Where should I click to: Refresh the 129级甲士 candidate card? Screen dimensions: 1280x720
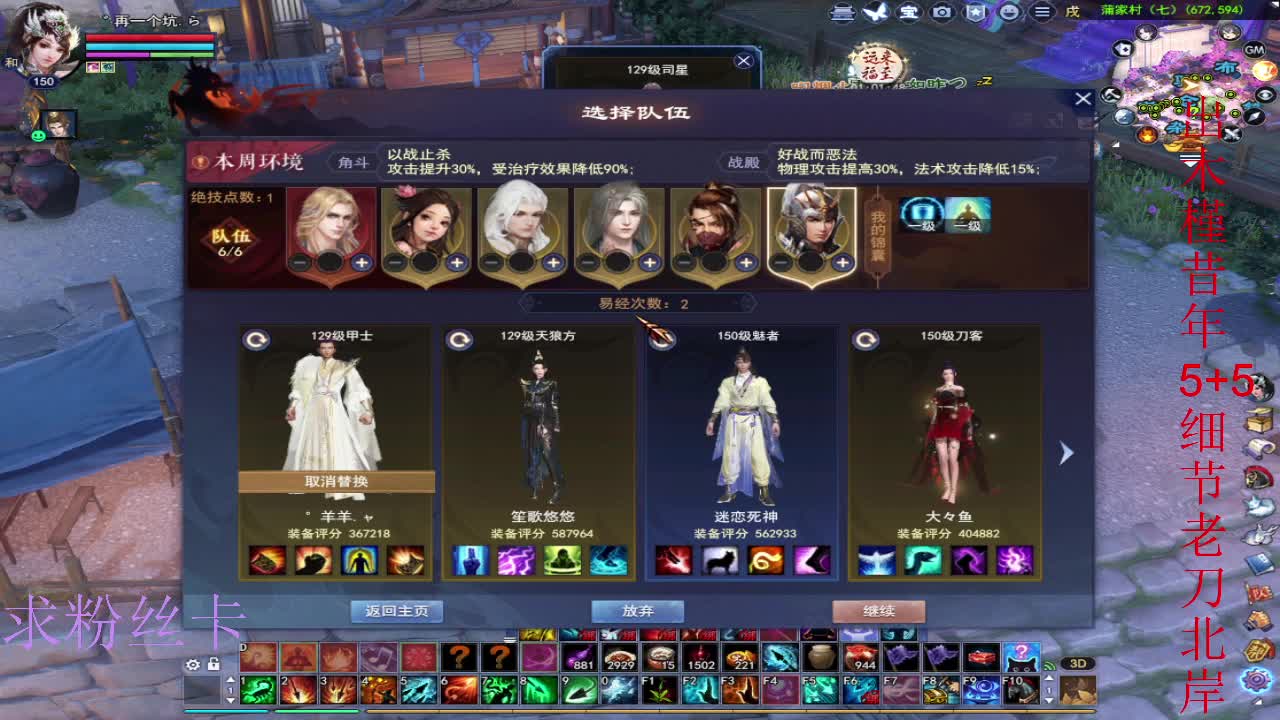coord(258,339)
